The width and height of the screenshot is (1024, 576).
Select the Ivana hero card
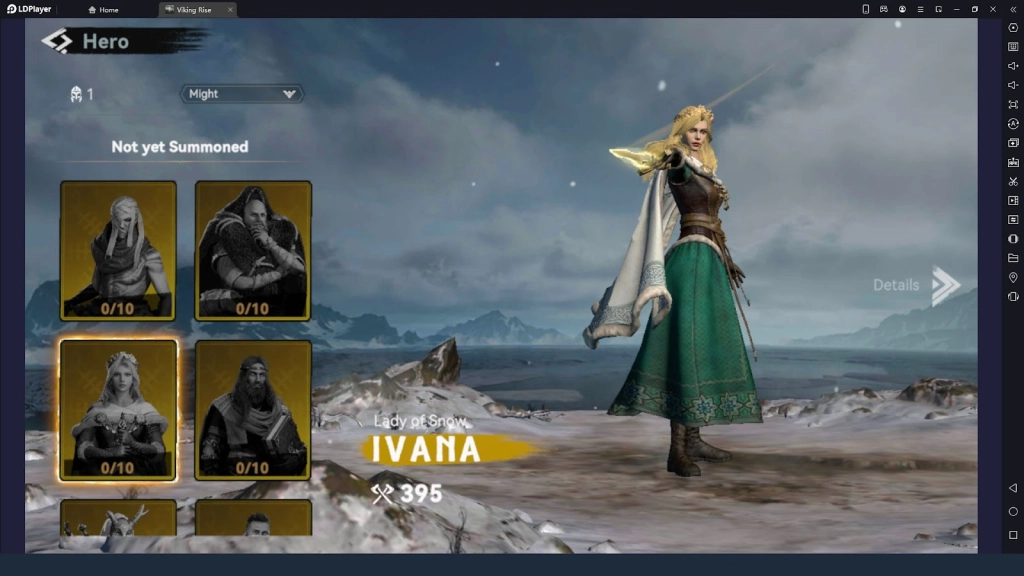coord(118,410)
